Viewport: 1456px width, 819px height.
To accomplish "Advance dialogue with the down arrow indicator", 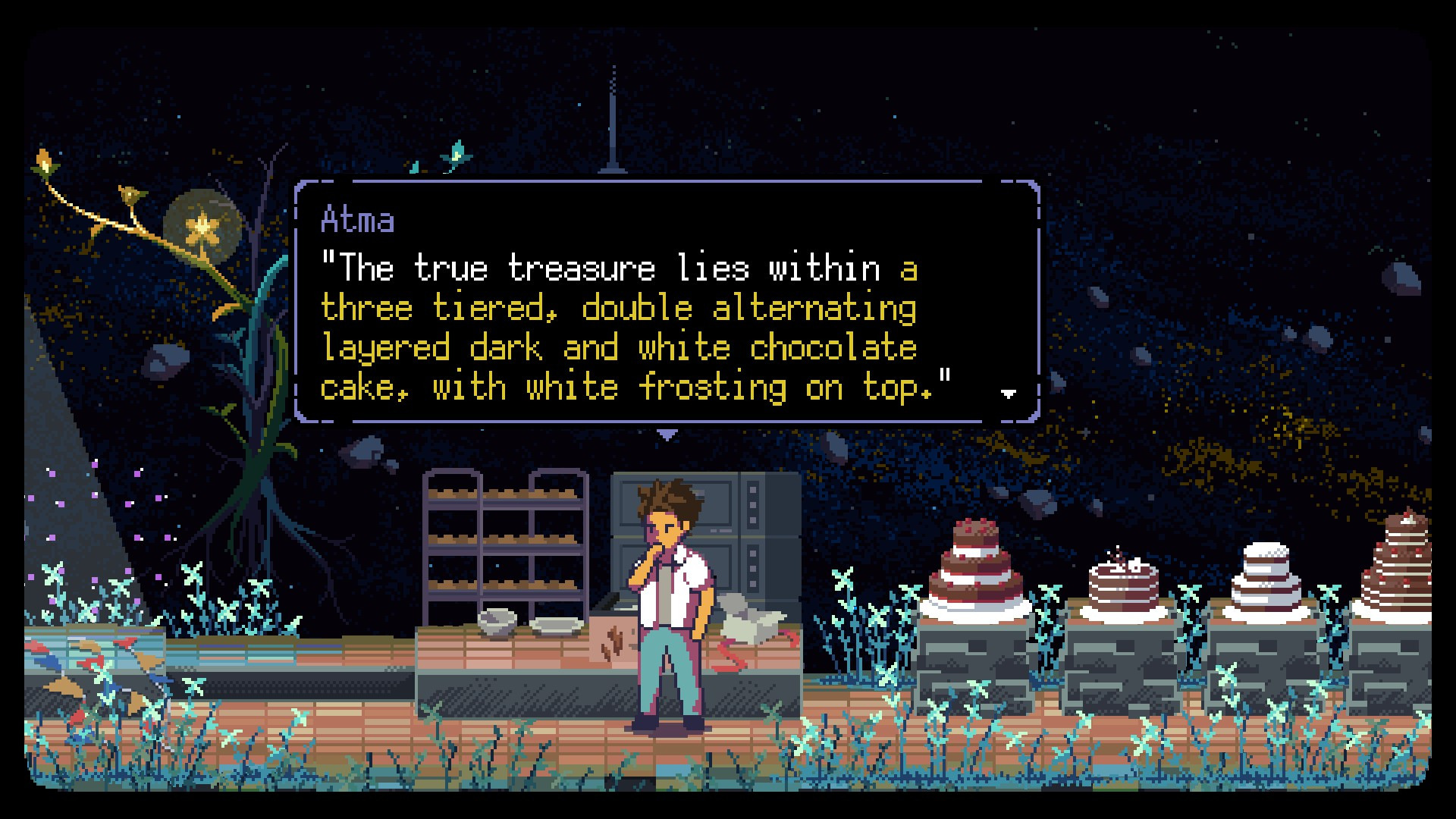I will point(1009,394).
